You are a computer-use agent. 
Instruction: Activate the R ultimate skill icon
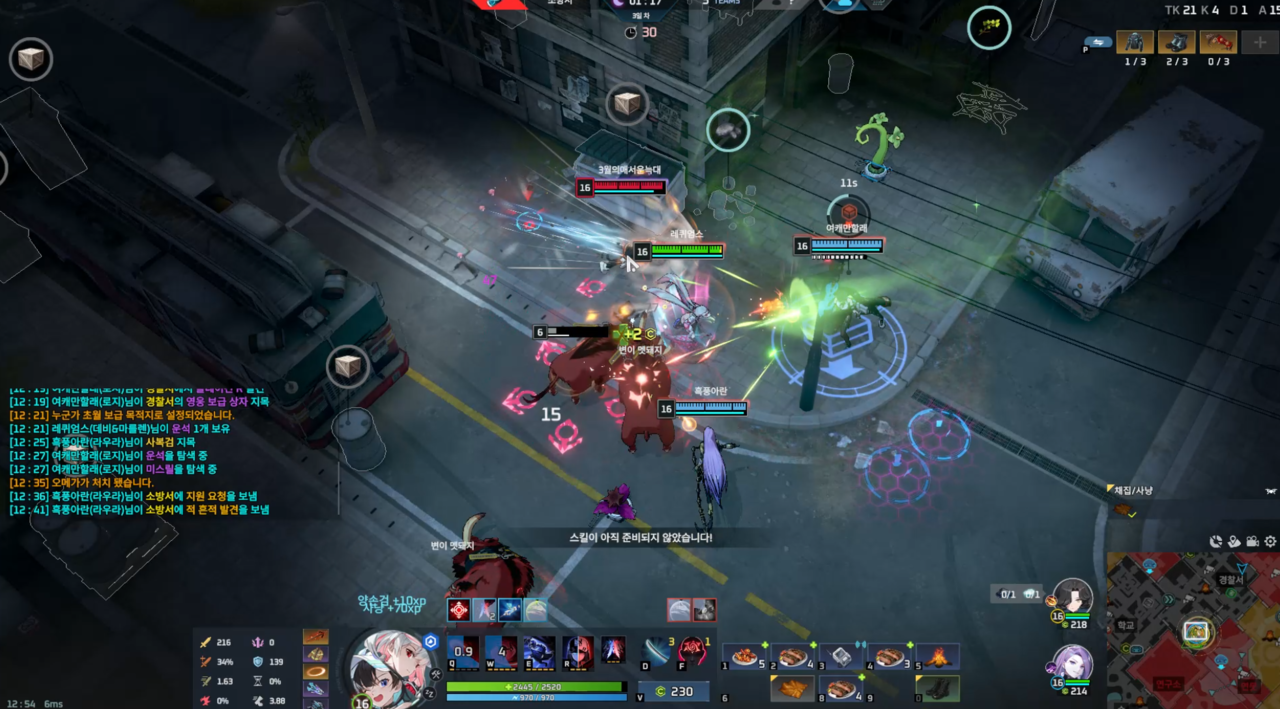click(x=576, y=652)
